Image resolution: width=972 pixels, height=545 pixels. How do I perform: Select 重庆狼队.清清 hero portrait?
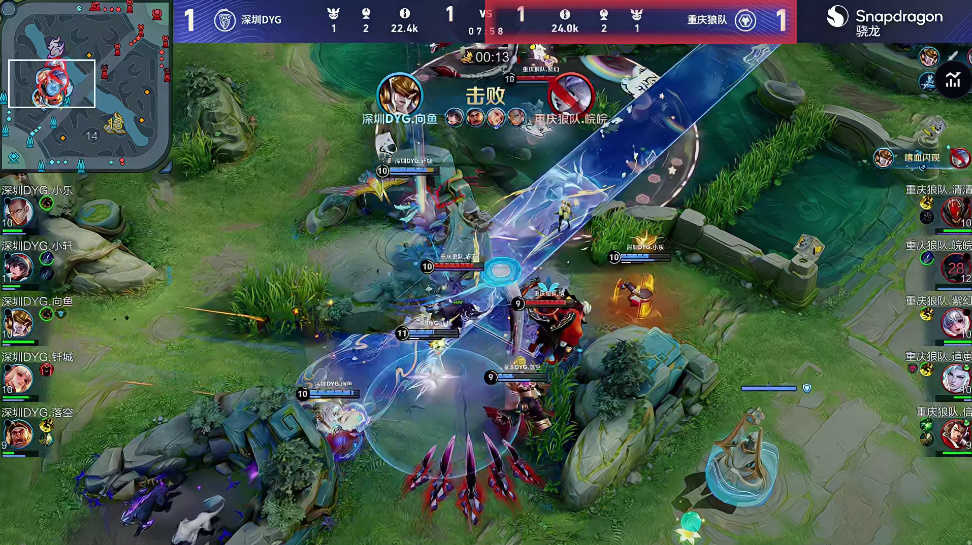(954, 211)
